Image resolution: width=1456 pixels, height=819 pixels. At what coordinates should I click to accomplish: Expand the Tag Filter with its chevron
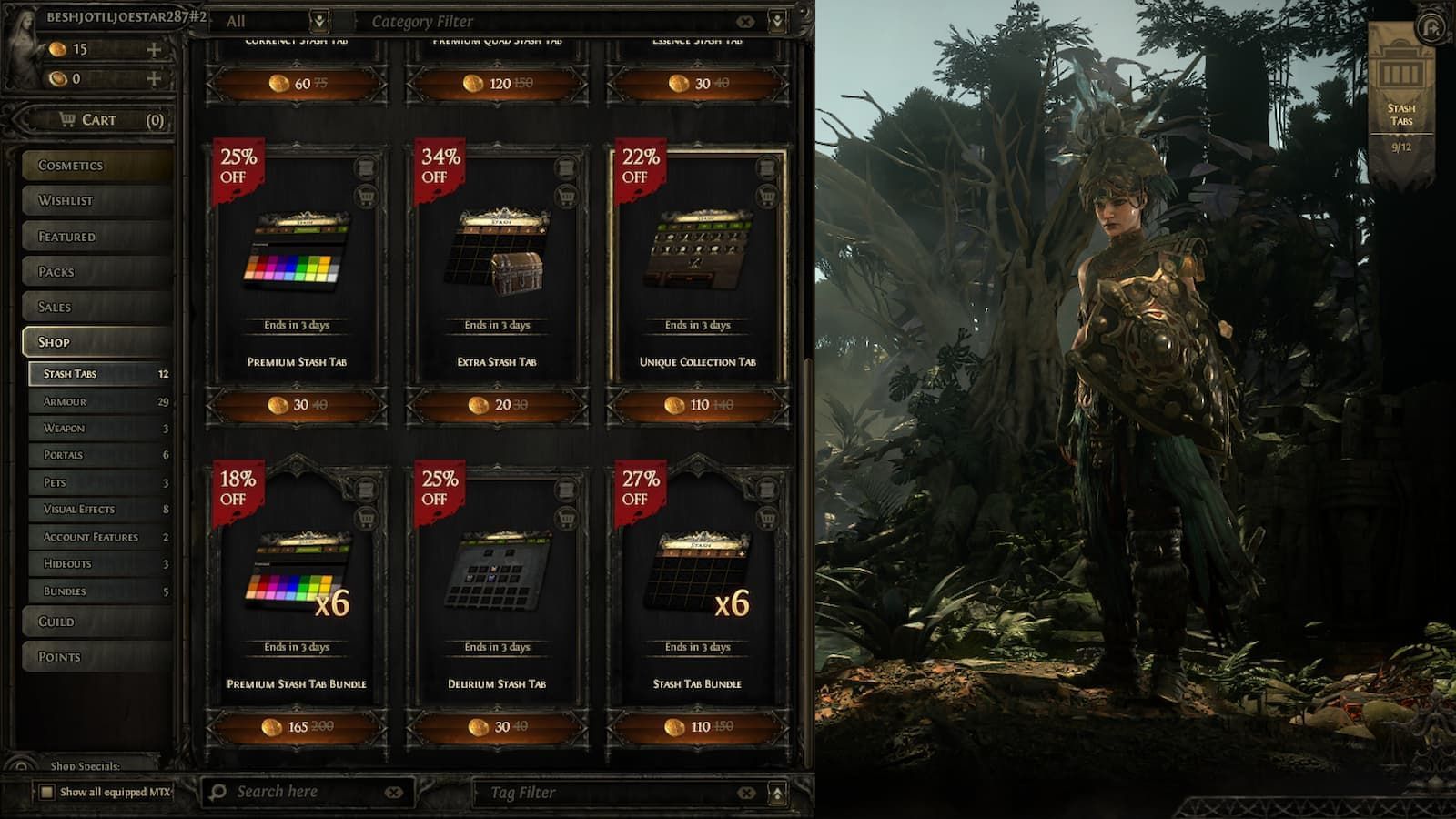point(775,792)
